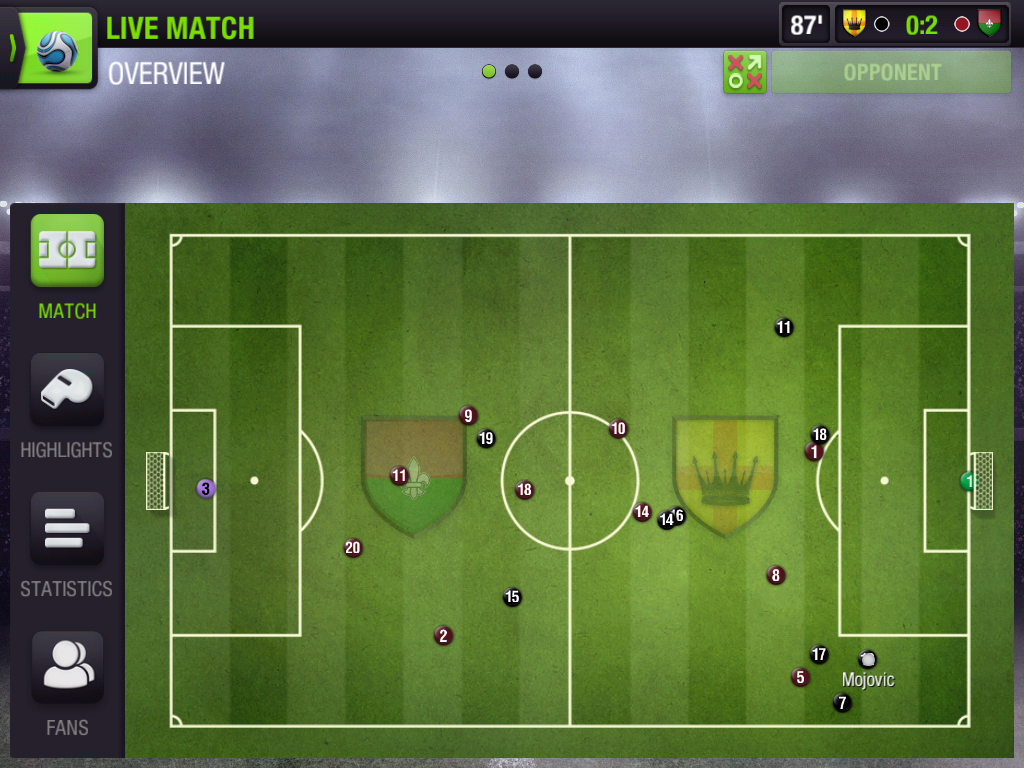The height and width of the screenshot is (768, 1024).
Task: Open the Match pitch view
Action: [67, 251]
